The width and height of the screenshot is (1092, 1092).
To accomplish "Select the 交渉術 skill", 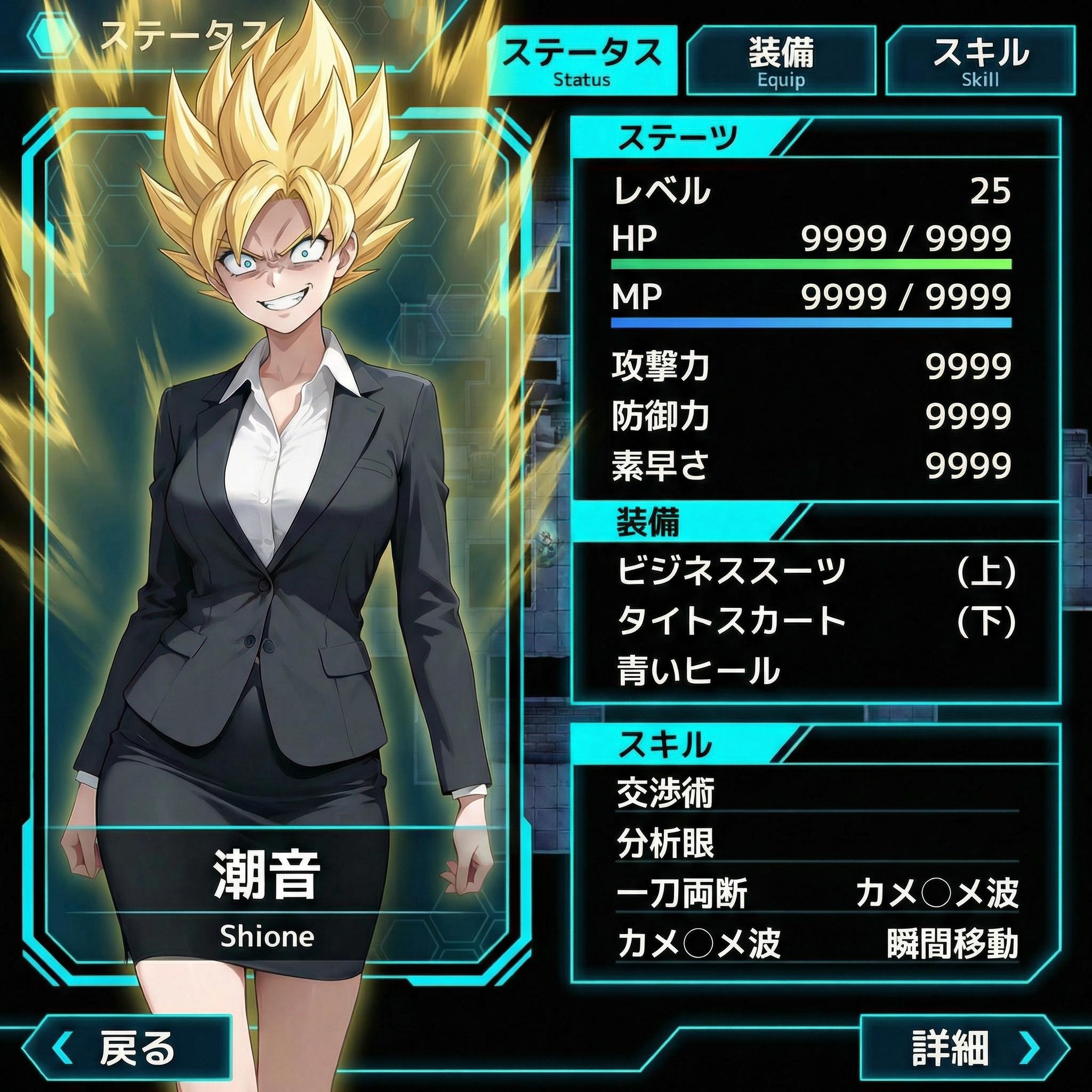I will [666, 793].
